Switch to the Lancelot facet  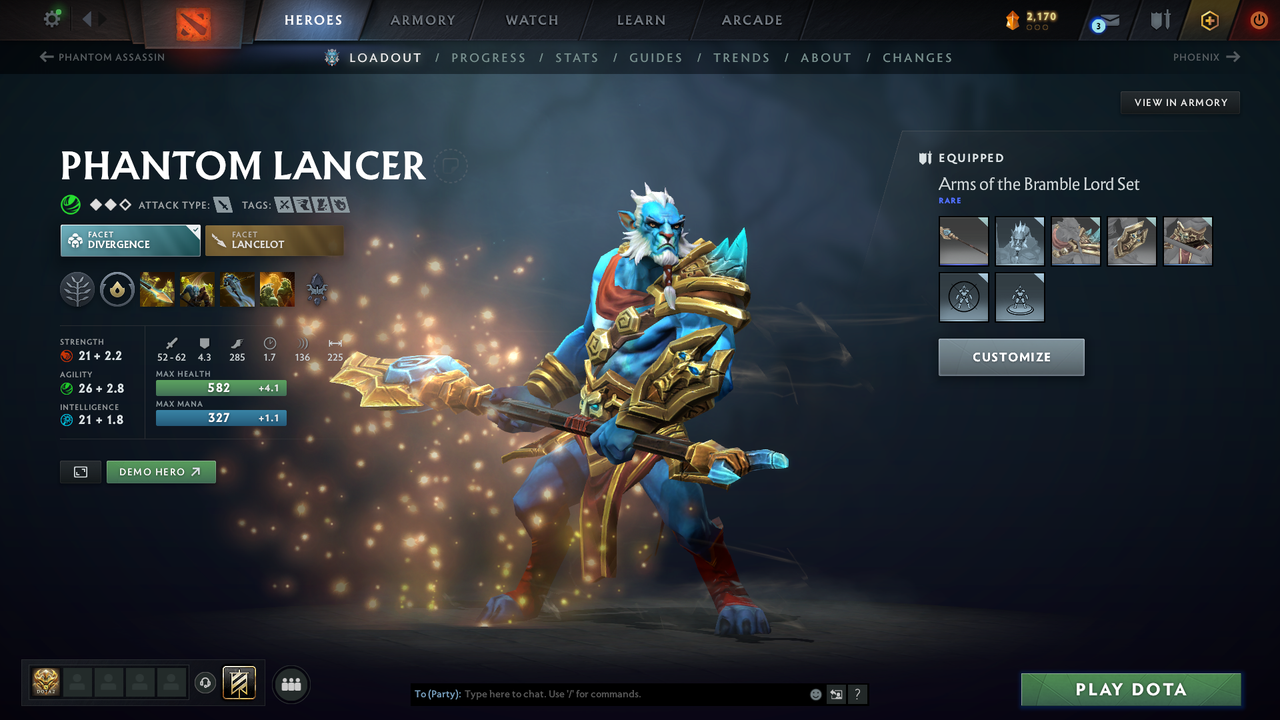274,240
